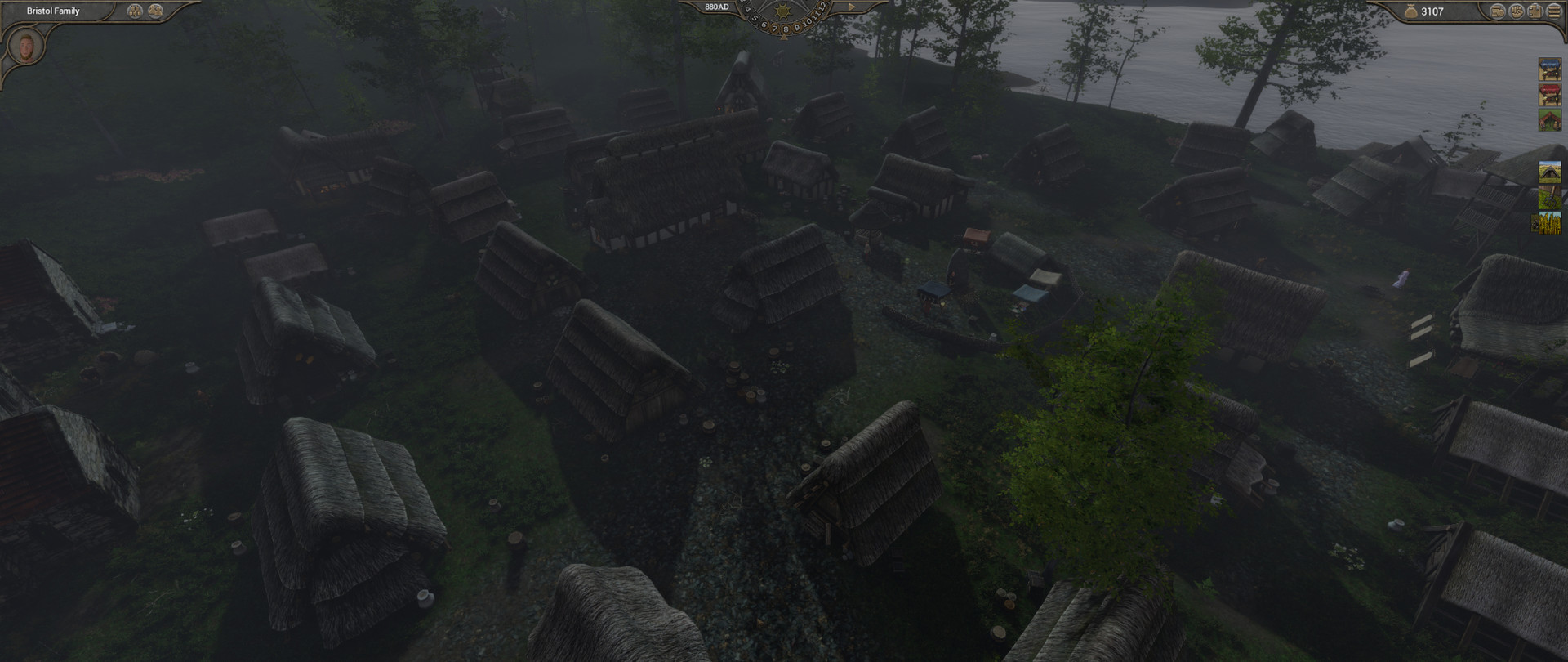This screenshot has height=662, width=1568.
Task: Select the blue market stall thumbnail
Action: click(1549, 69)
